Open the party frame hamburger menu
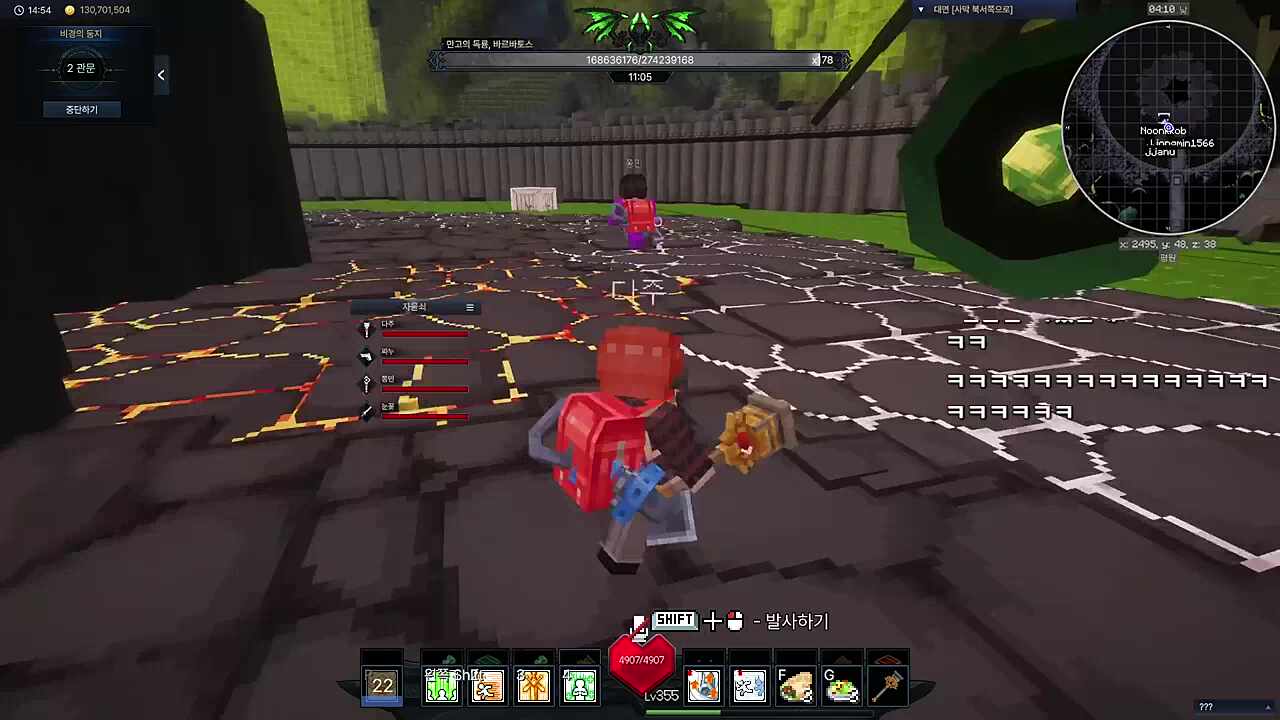This screenshot has height=720, width=1280. [x=470, y=307]
